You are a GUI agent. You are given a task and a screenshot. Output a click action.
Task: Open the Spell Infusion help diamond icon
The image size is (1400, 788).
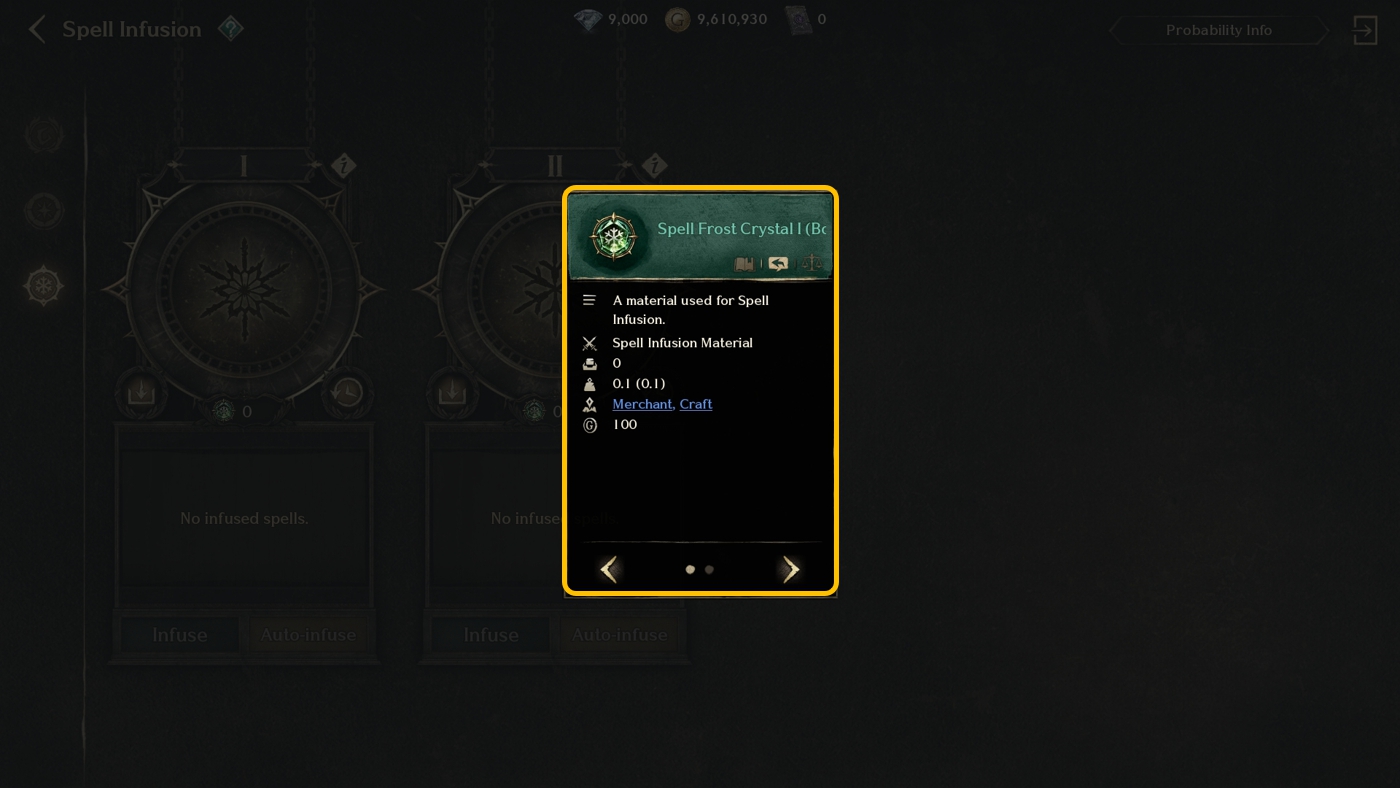pyautogui.click(x=231, y=29)
